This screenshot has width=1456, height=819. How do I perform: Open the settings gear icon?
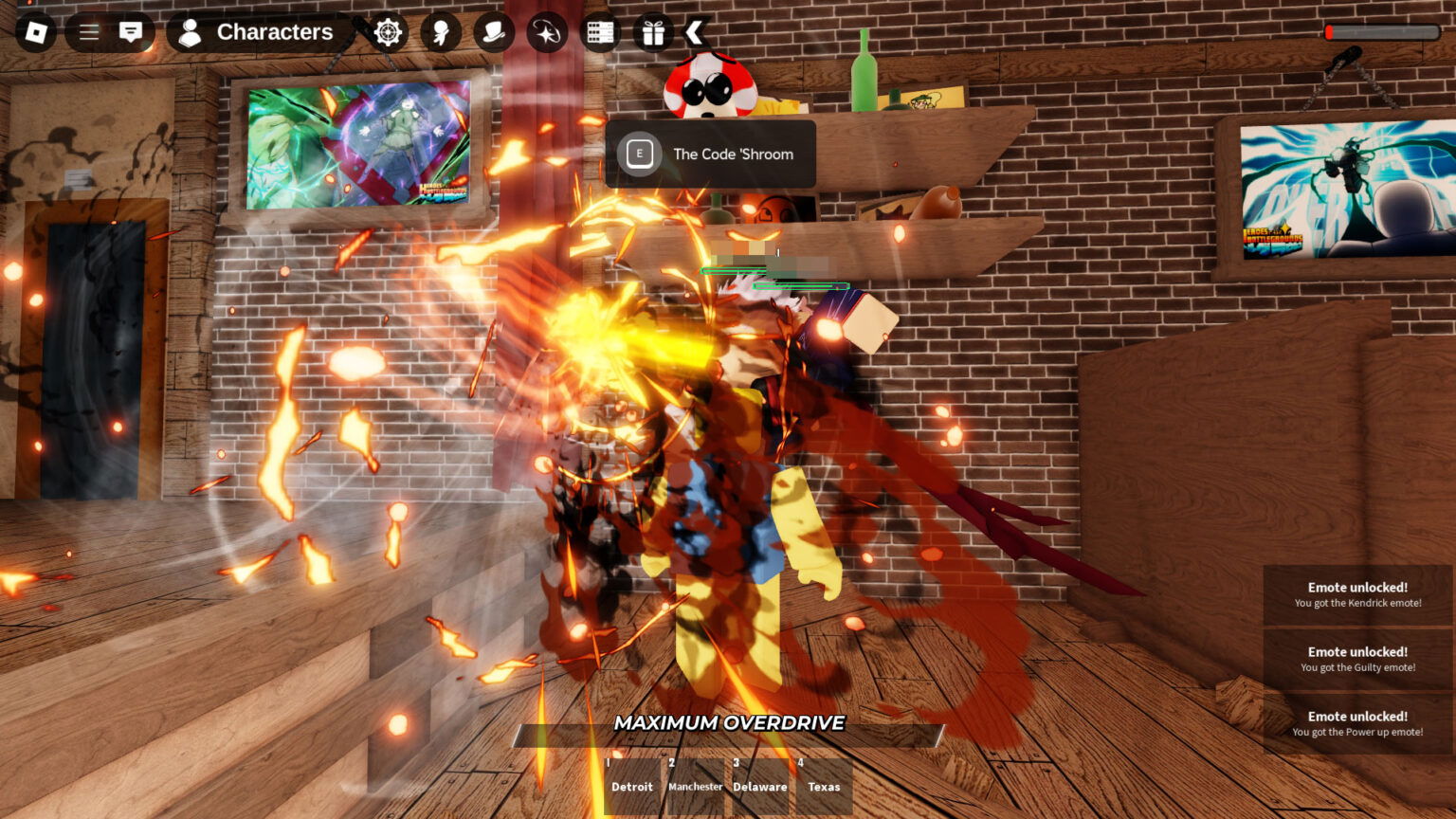pos(388,31)
